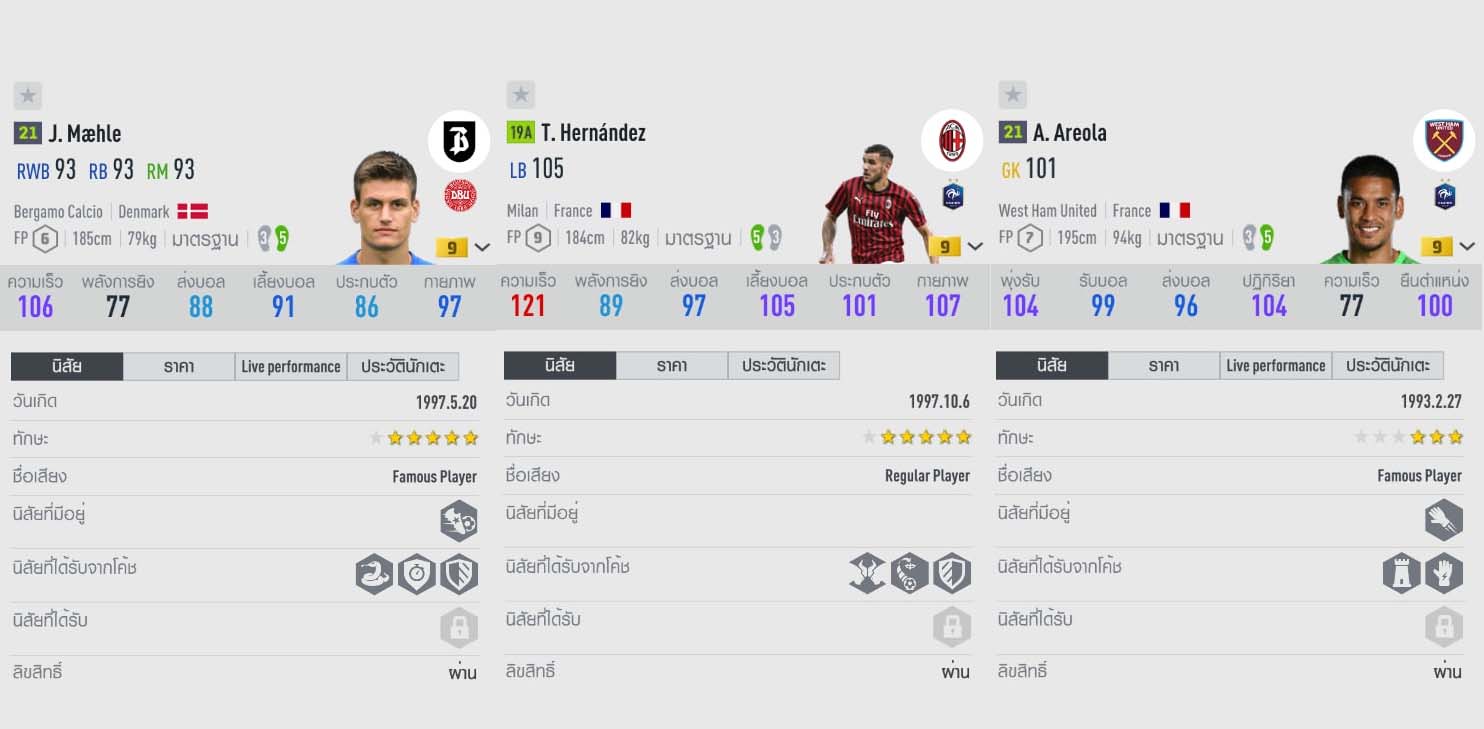
Task: Expand A. Areola's level 9 dropdown
Action: pyautogui.click(x=1467, y=247)
